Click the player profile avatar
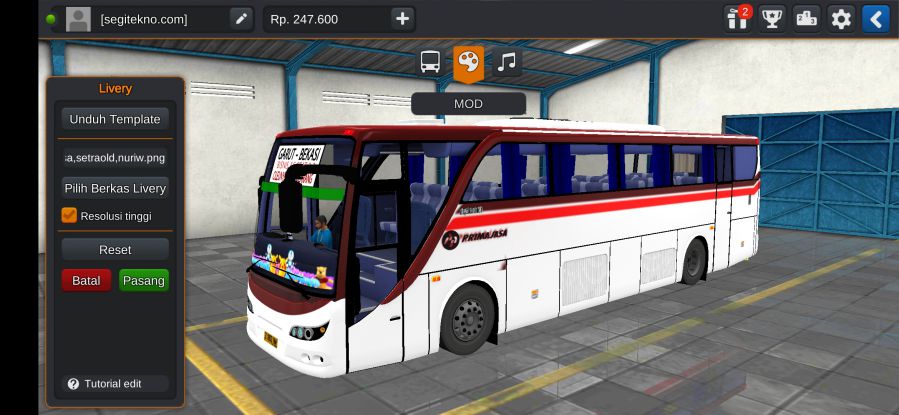This screenshot has height=415, width=899. pos(78,18)
